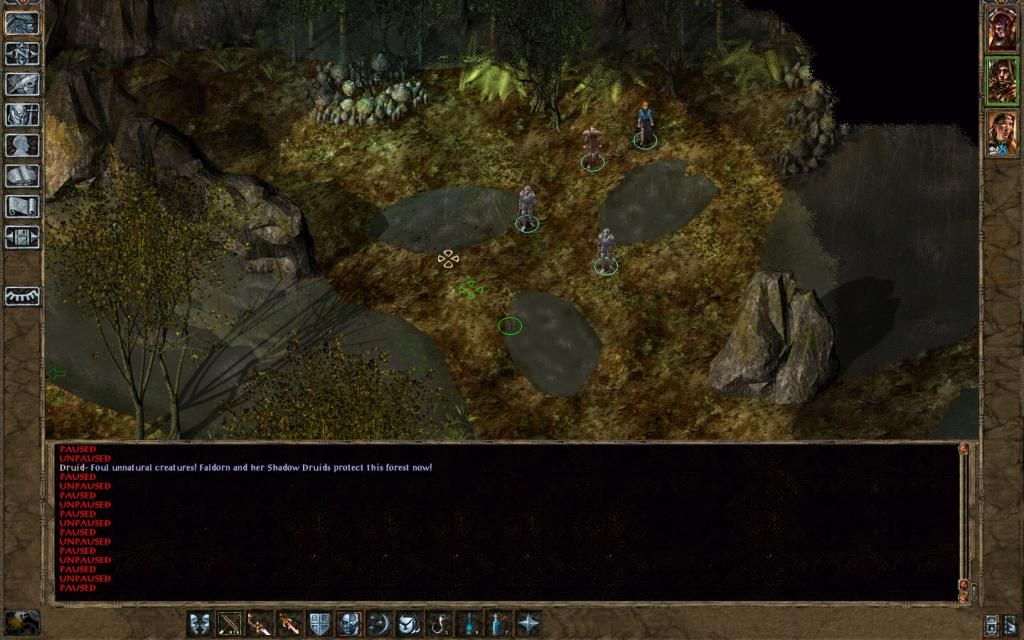
Task: Open the four-pointed star special abilities
Action: (528, 624)
